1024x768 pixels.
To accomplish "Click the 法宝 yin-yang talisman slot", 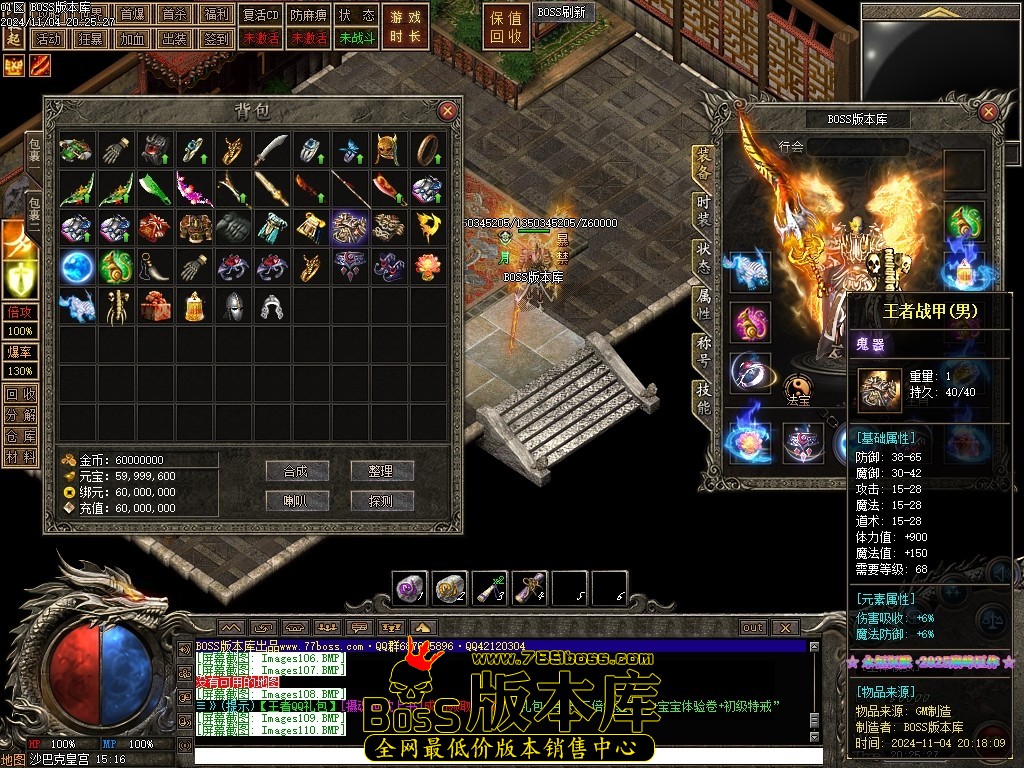I will point(797,386).
